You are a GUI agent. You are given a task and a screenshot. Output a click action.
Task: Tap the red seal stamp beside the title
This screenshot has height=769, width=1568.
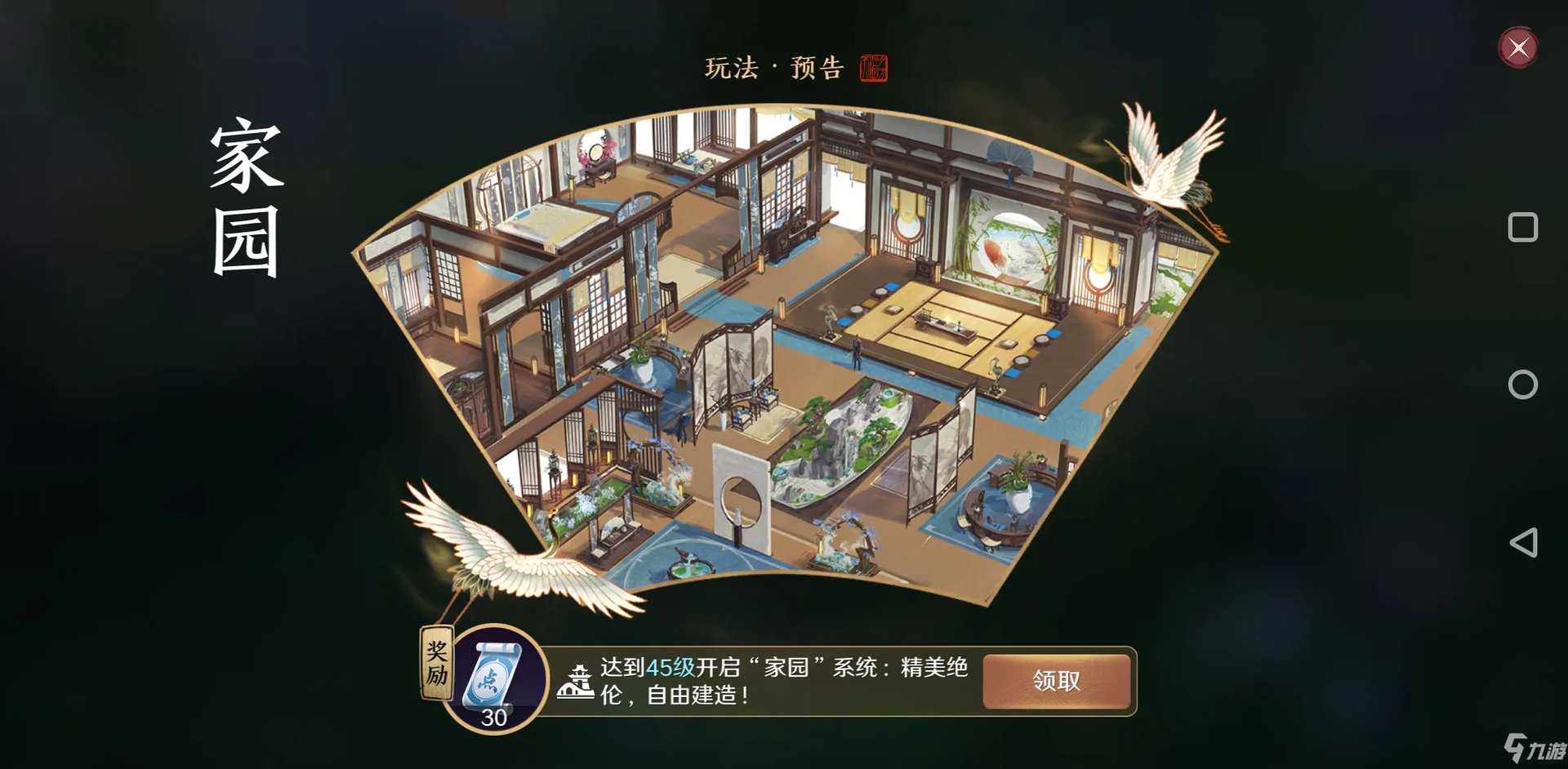(872, 69)
